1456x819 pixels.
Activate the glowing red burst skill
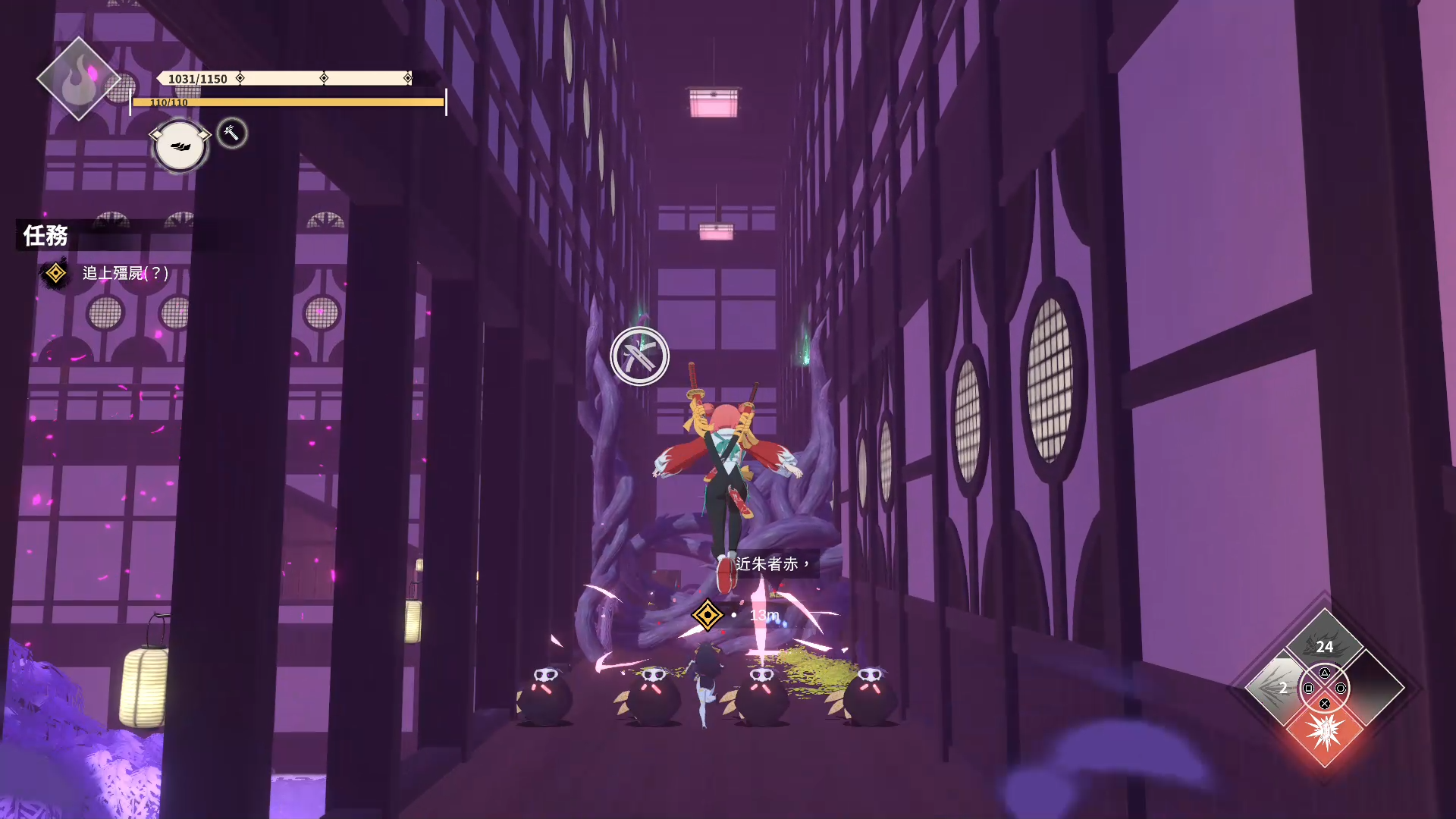(x=1325, y=733)
